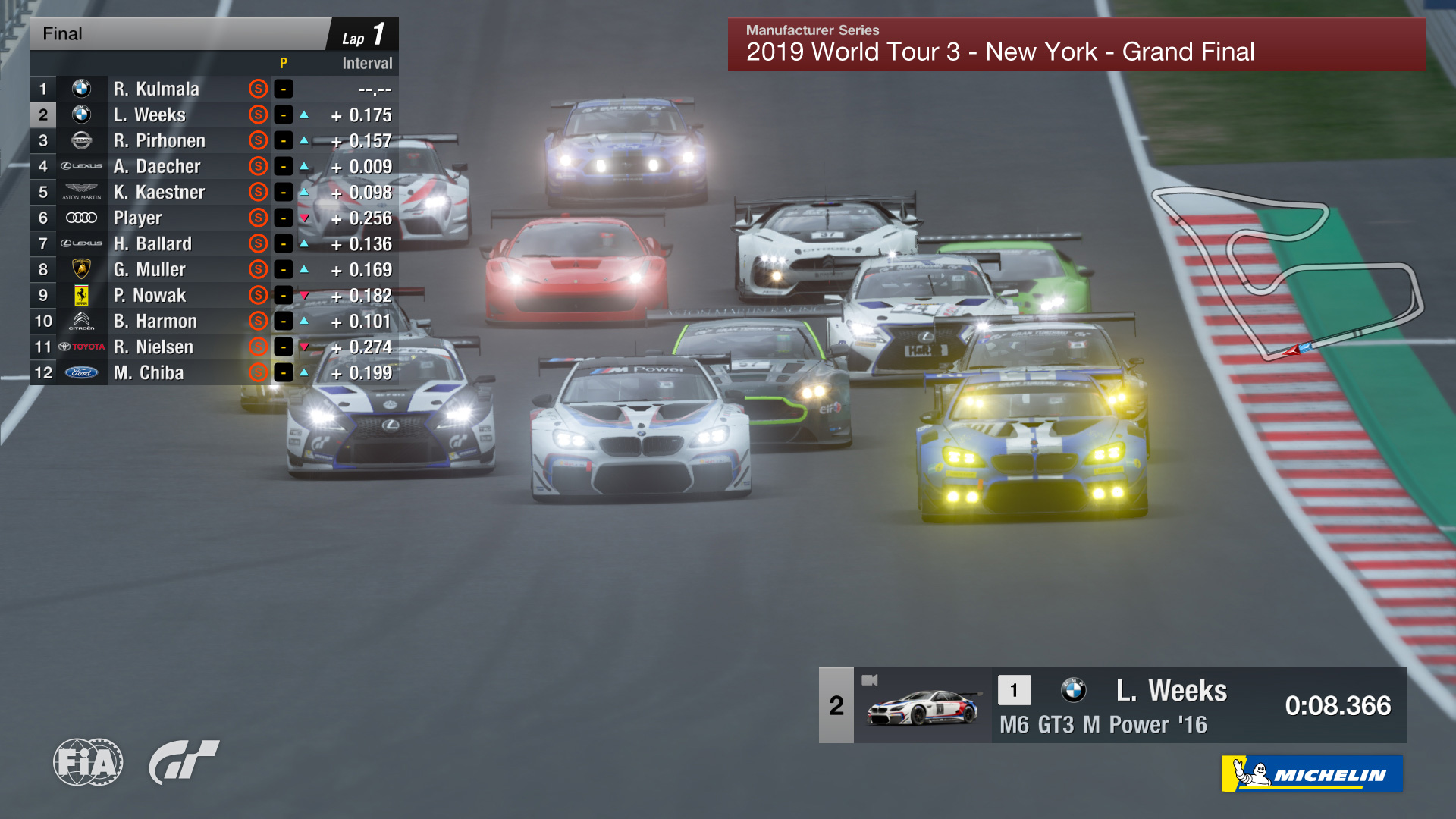The height and width of the screenshot is (819, 1456).
Task: Select R. Nielsen's Toyota row
Action: 153,347
